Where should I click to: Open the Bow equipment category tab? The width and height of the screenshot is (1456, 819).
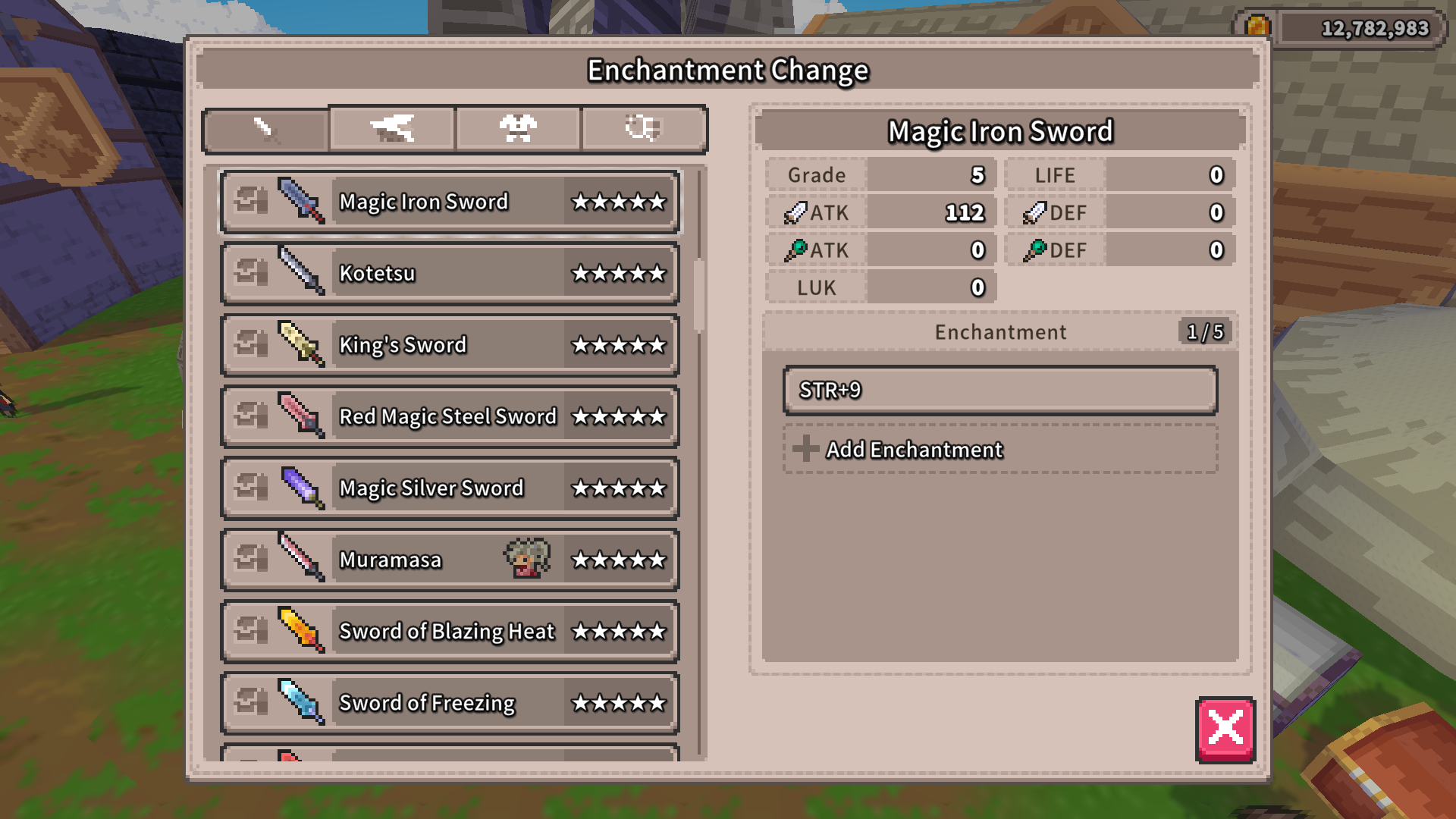click(x=391, y=128)
